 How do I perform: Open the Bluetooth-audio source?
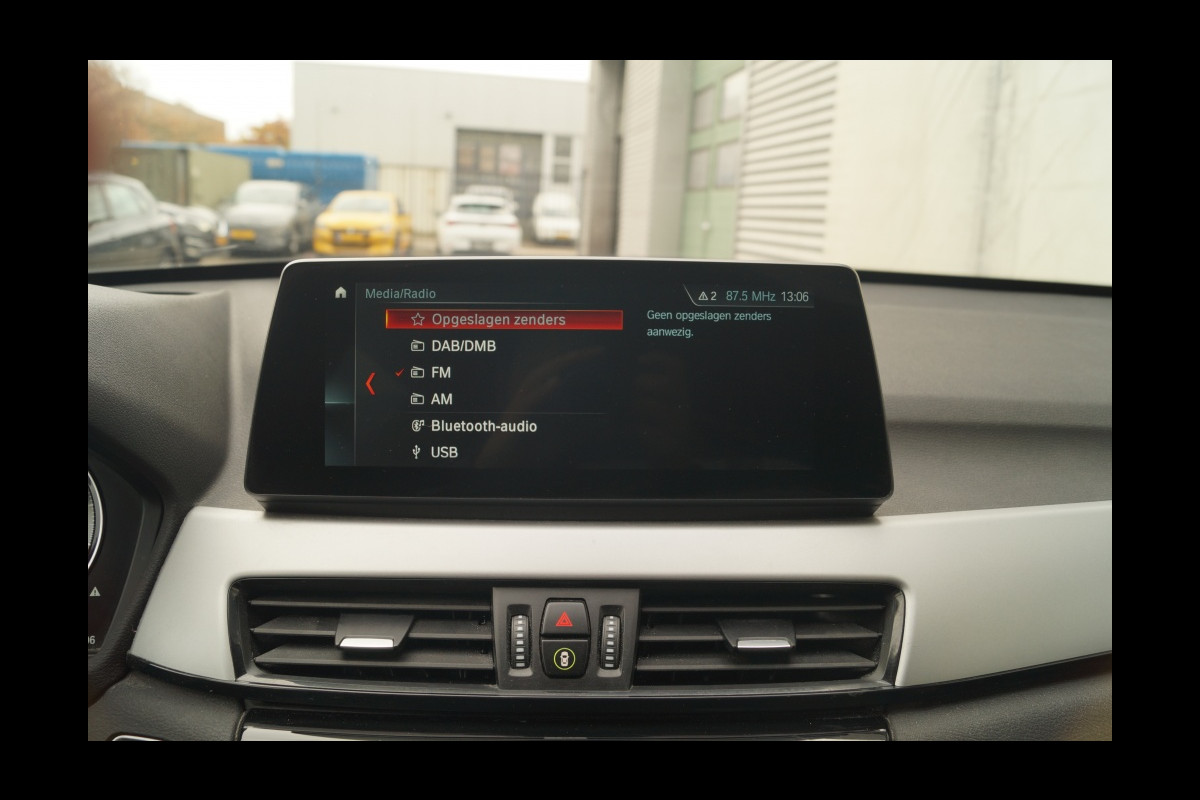coord(483,426)
